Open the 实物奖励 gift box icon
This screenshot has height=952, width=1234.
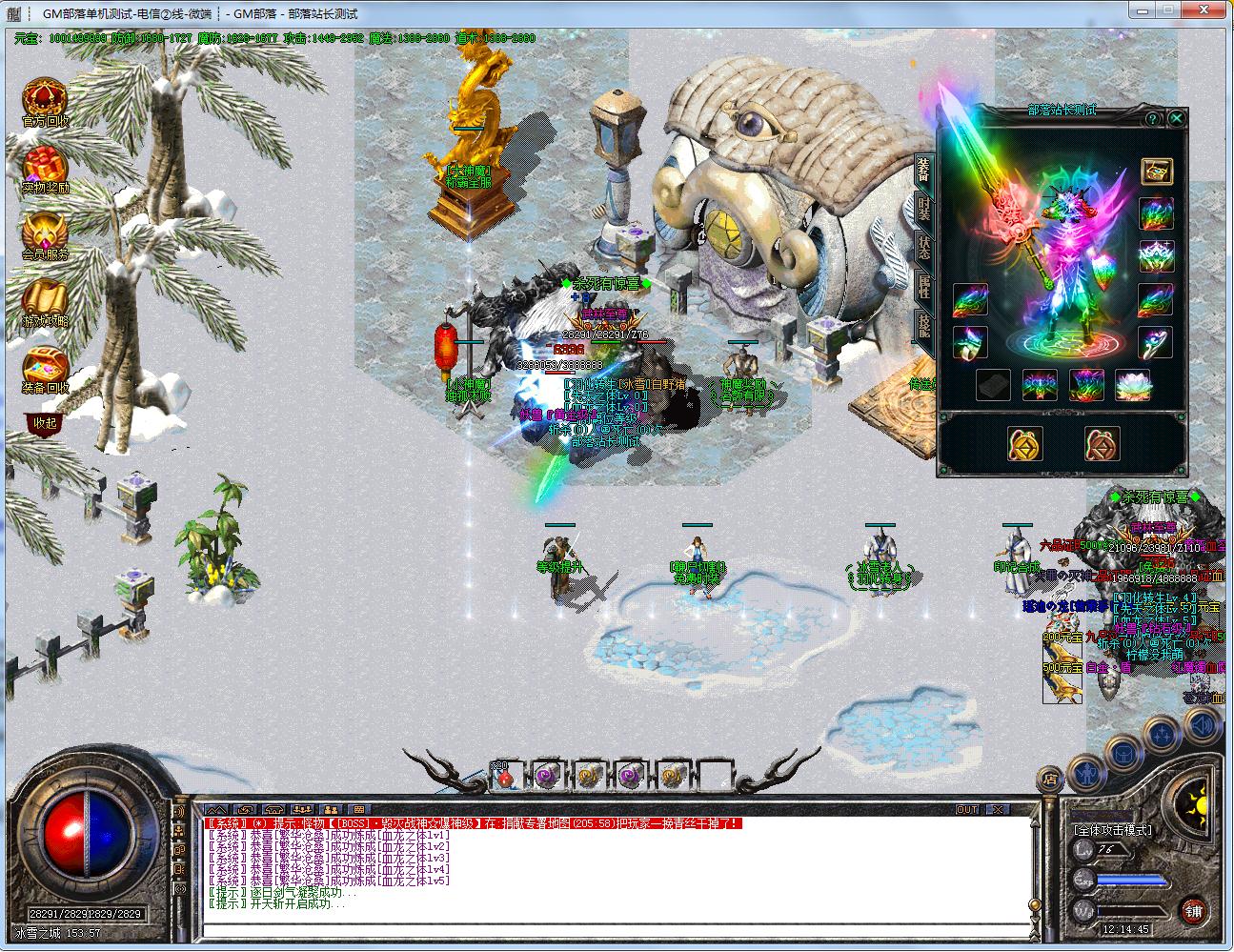(44, 165)
